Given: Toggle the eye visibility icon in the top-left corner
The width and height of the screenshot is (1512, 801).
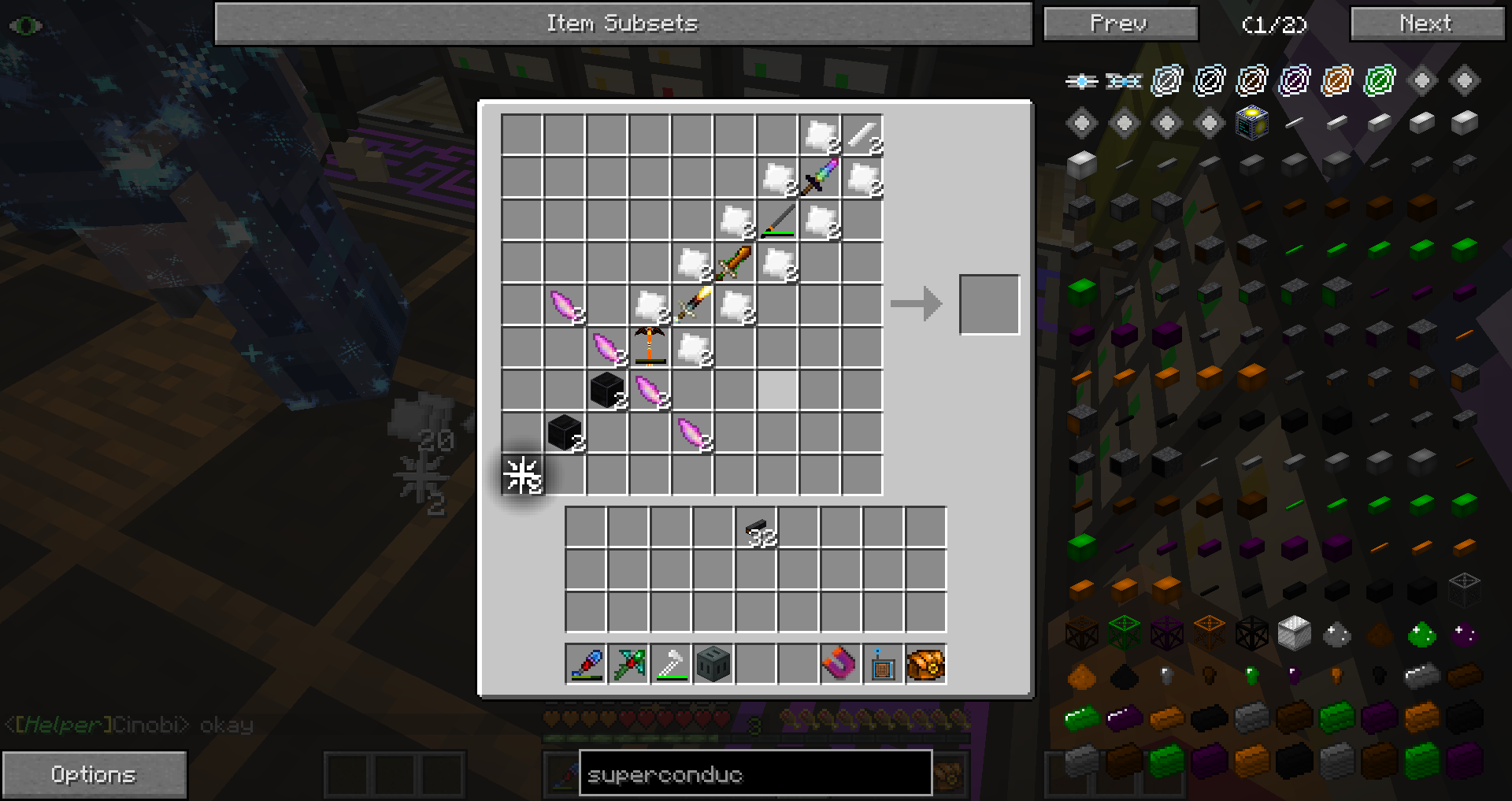Looking at the screenshot, I should [x=24, y=24].
